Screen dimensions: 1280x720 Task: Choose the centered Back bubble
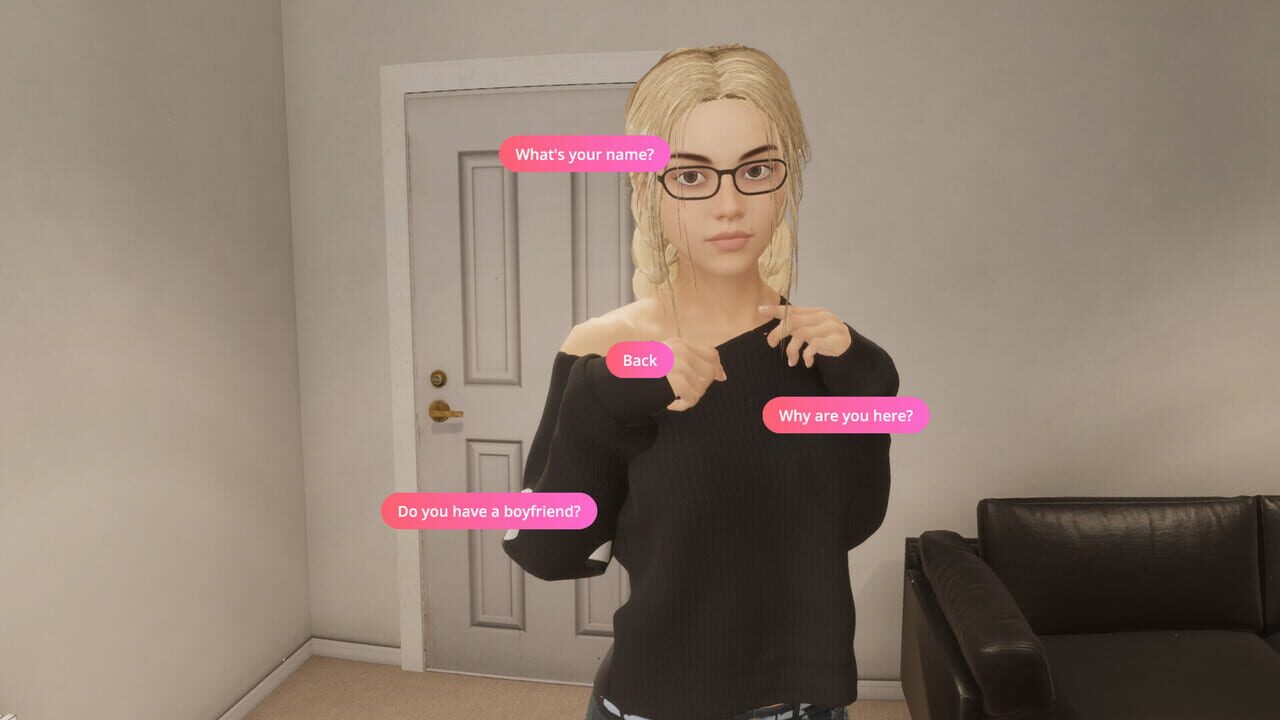[638, 360]
